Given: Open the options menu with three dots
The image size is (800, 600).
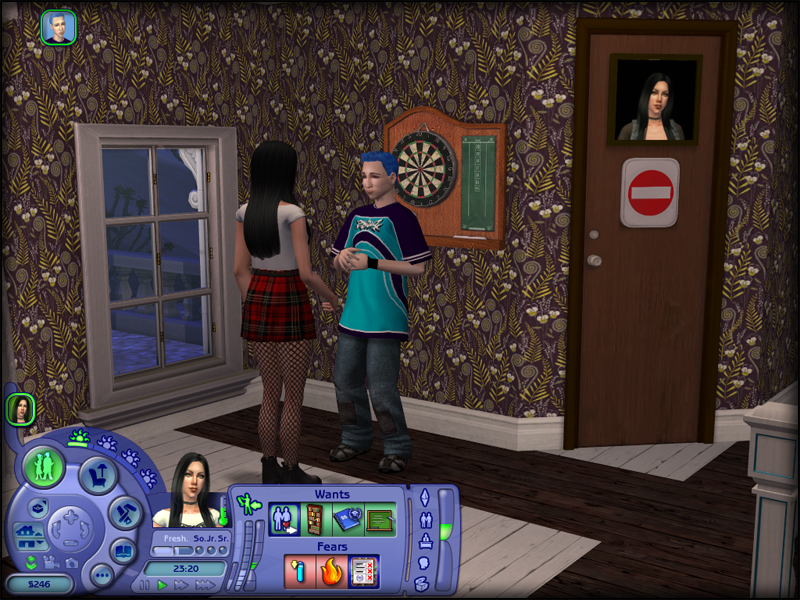Looking at the screenshot, I should [100, 574].
